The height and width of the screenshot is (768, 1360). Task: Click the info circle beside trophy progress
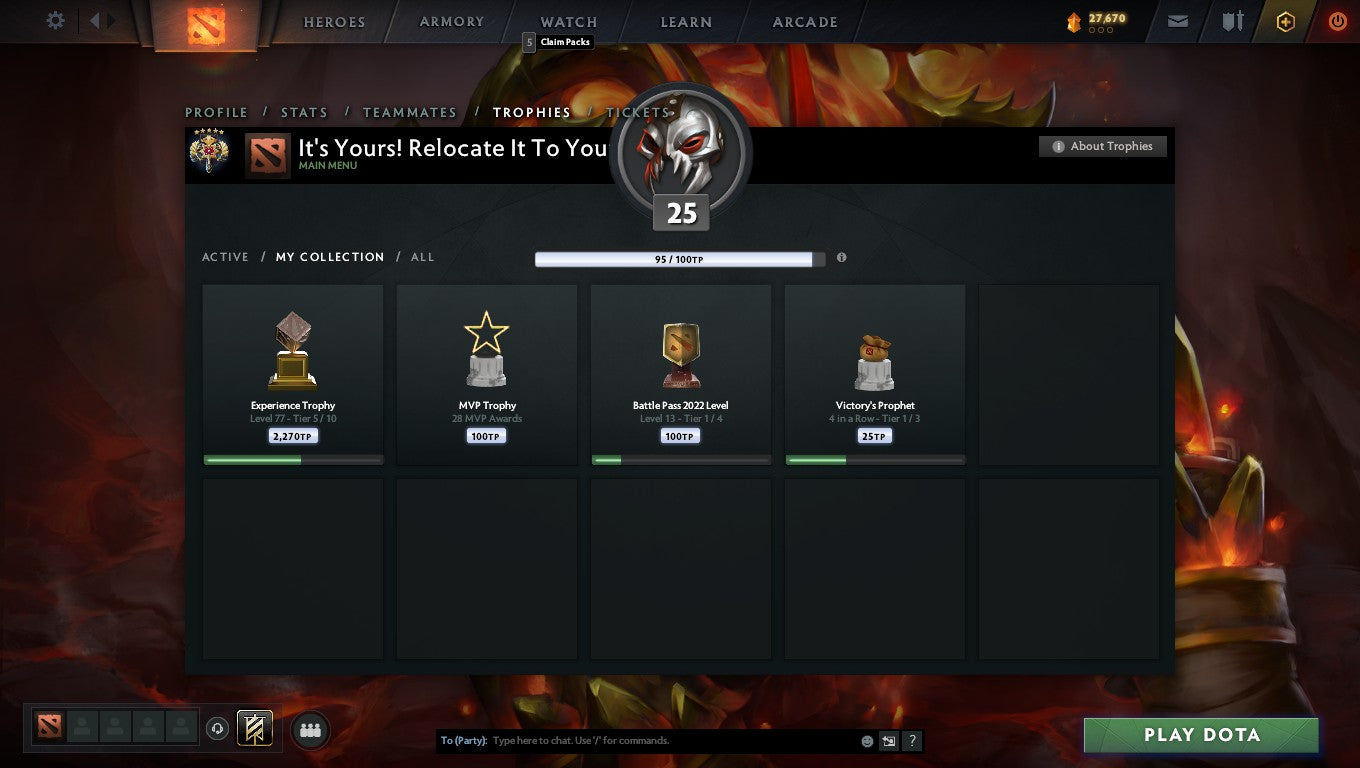pos(841,257)
